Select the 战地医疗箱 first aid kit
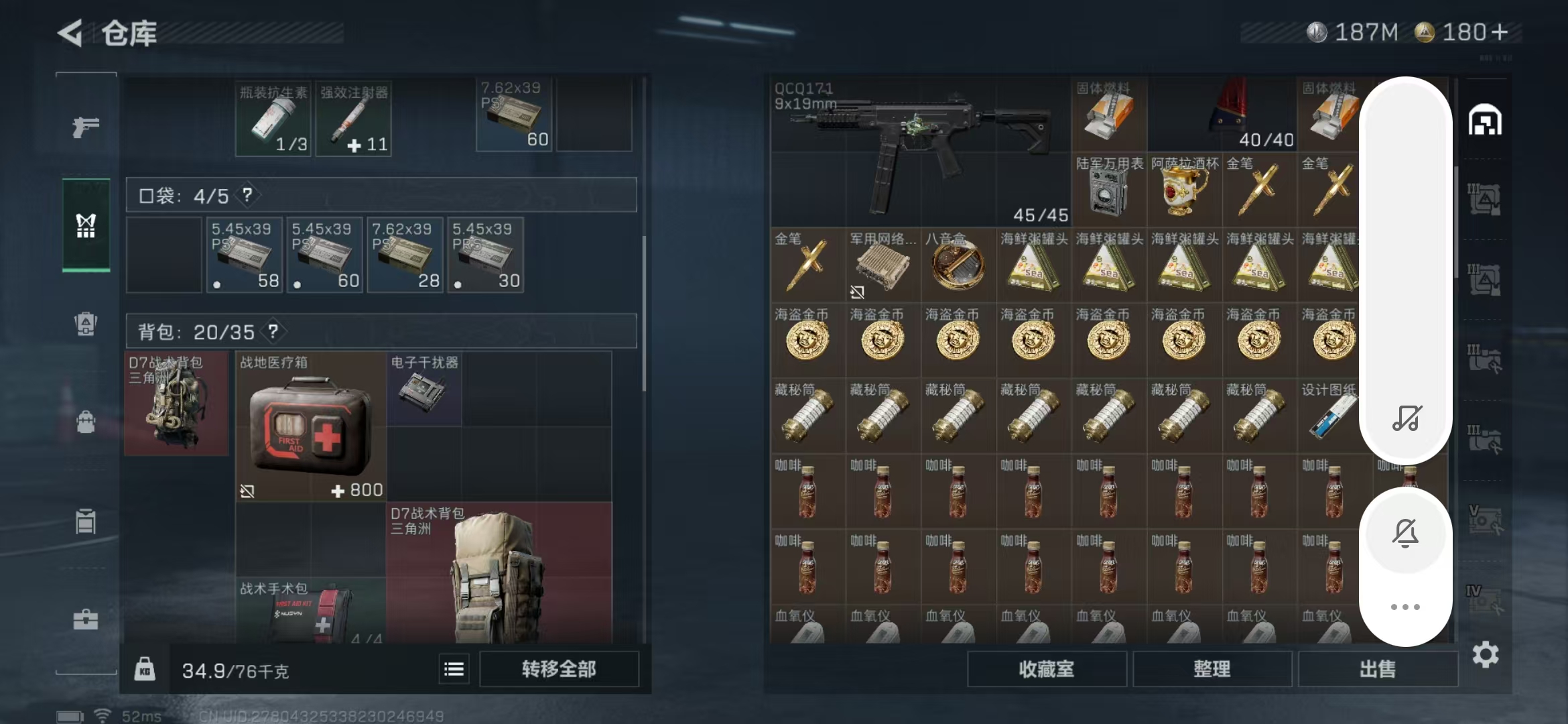Image resolution: width=1568 pixels, height=724 pixels. (310, 427)
